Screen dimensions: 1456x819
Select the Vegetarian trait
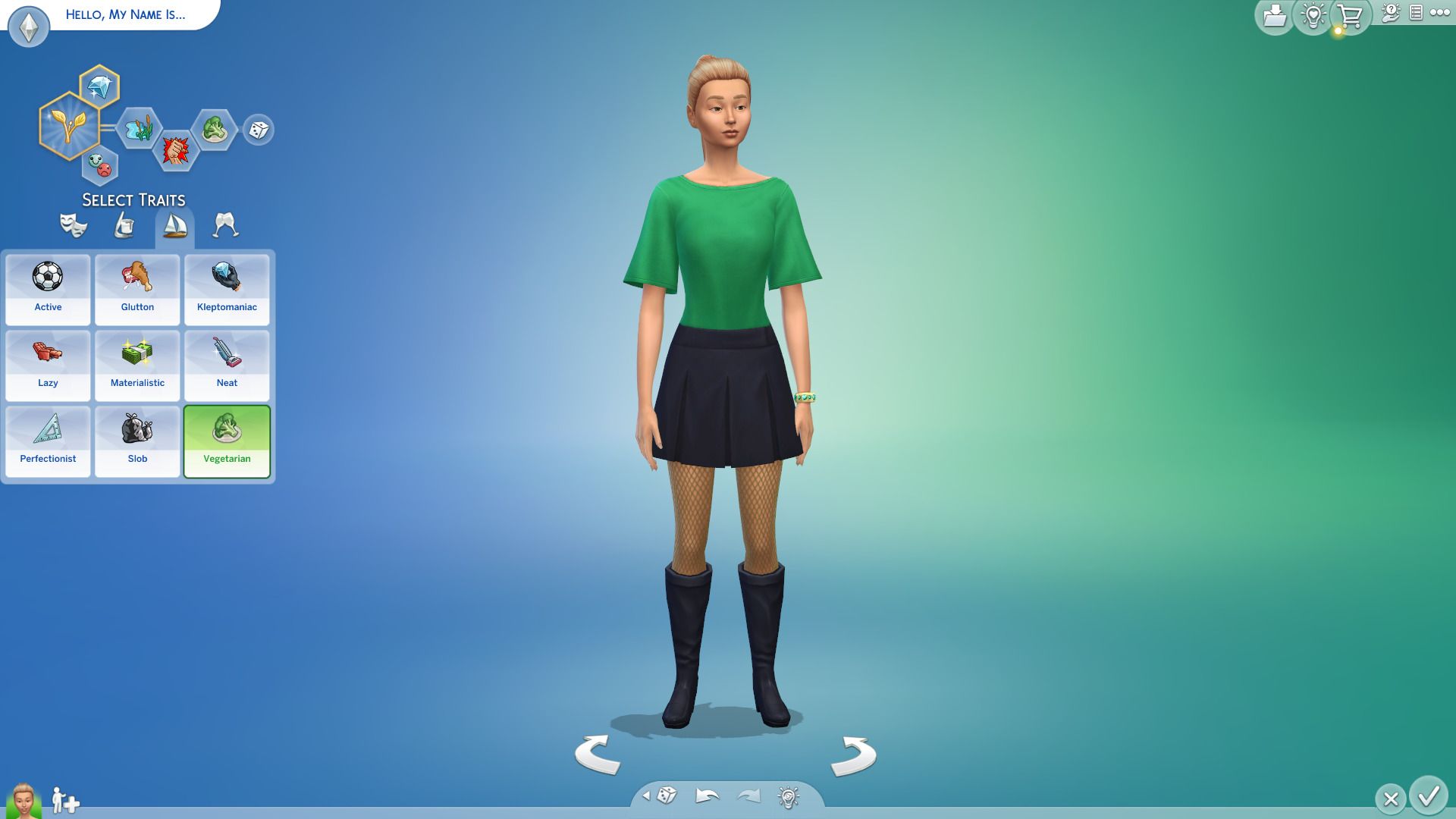click(x=227, y=441)
